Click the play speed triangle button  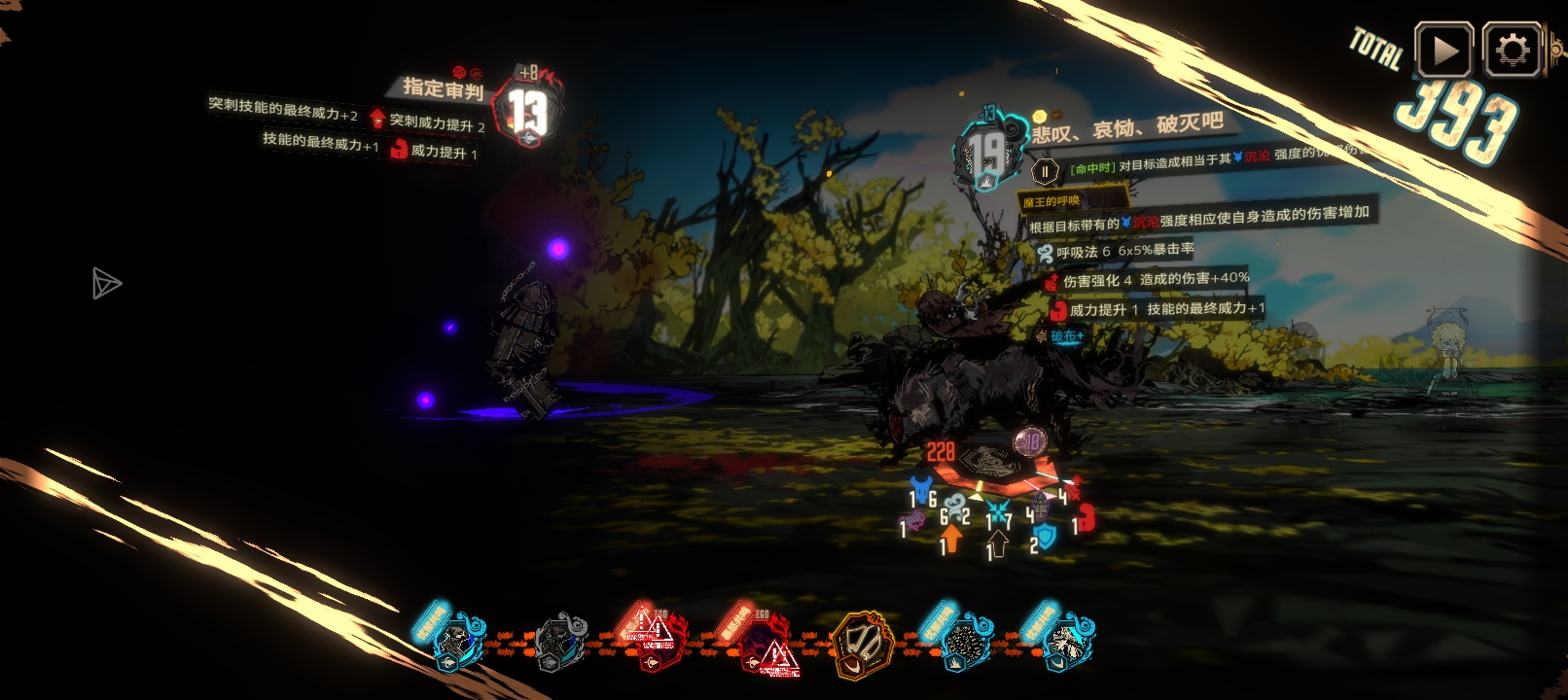pos(1443,51)
